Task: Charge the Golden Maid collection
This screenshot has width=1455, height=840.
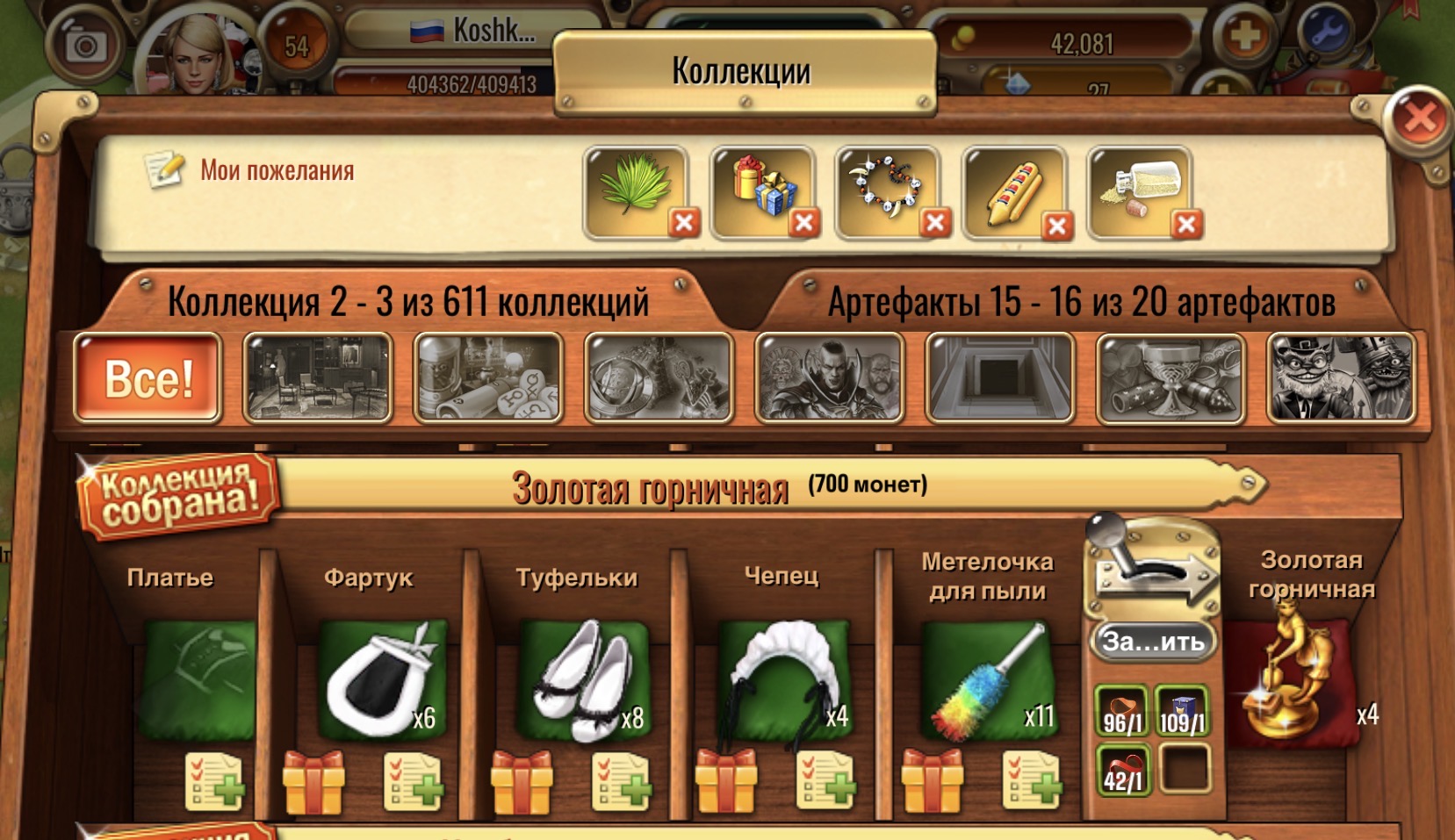Action: click(1153, 641)
